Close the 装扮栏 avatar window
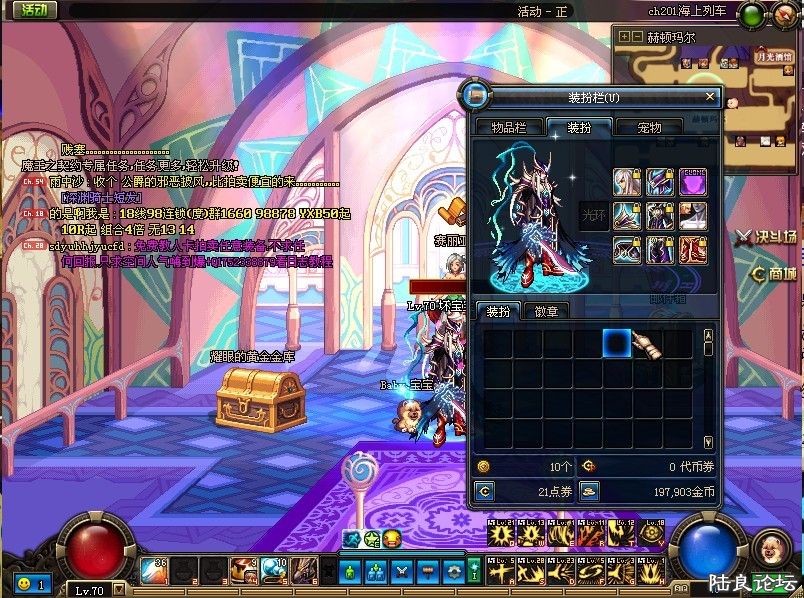Image resolution: width=804 pixels, height=598 pixels. coord(711,97)
